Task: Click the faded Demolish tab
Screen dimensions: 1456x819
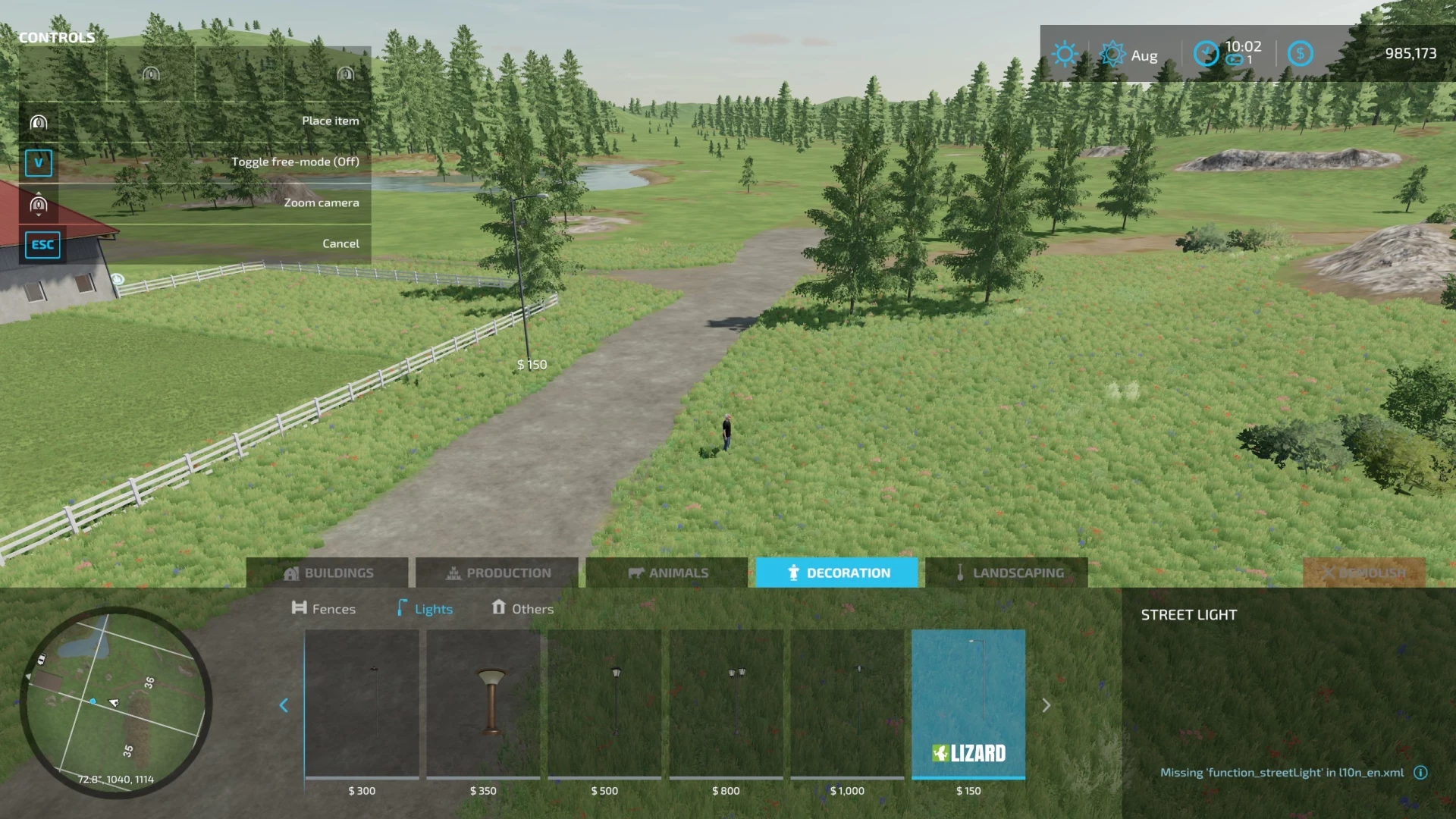Action: pos(1363,573)
